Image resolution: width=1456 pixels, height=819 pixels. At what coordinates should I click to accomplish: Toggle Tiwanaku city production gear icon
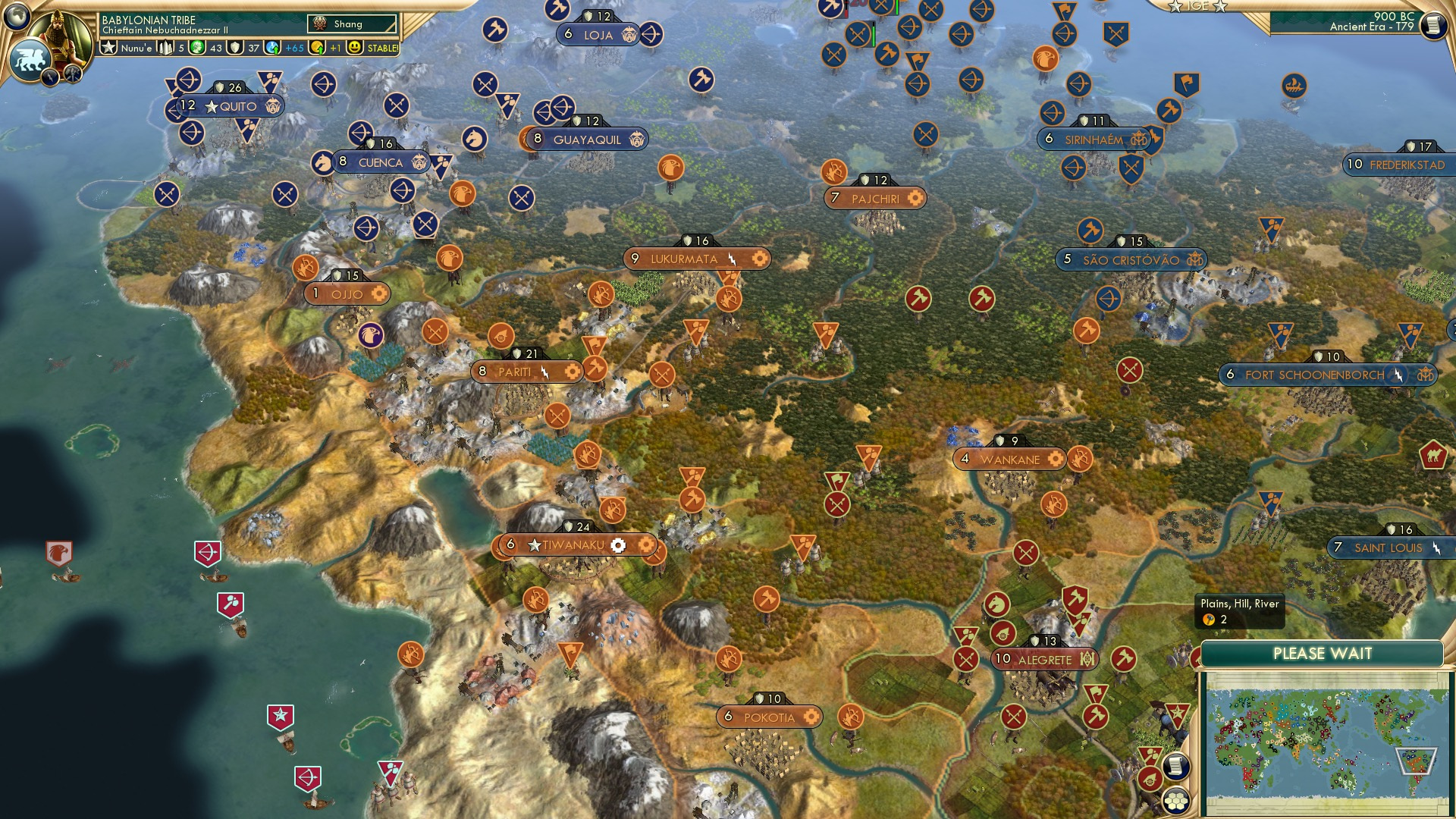(x=619, y=544)
